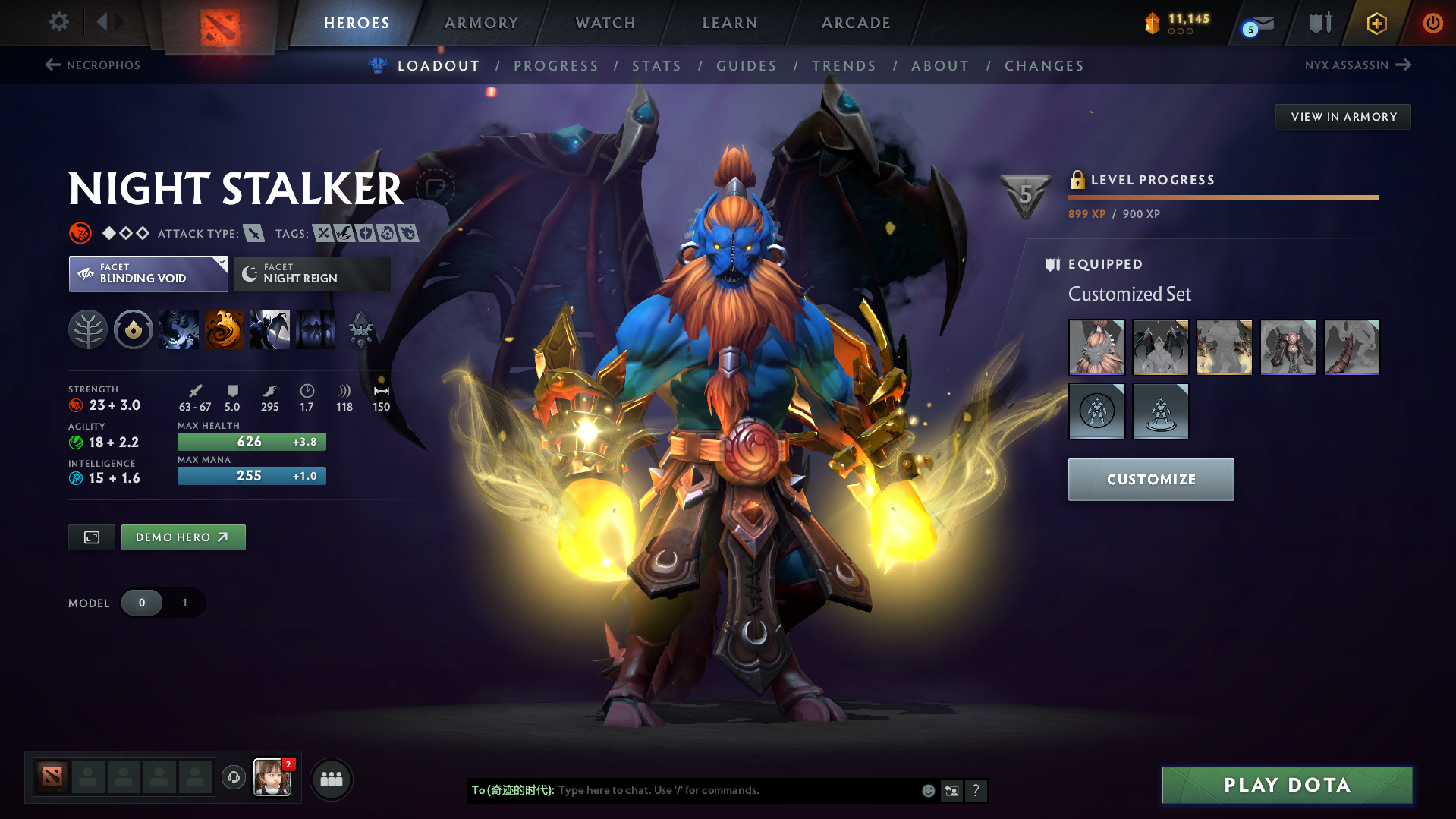
Task: Click the Dark Ascension ability icon
Action: 270,329
